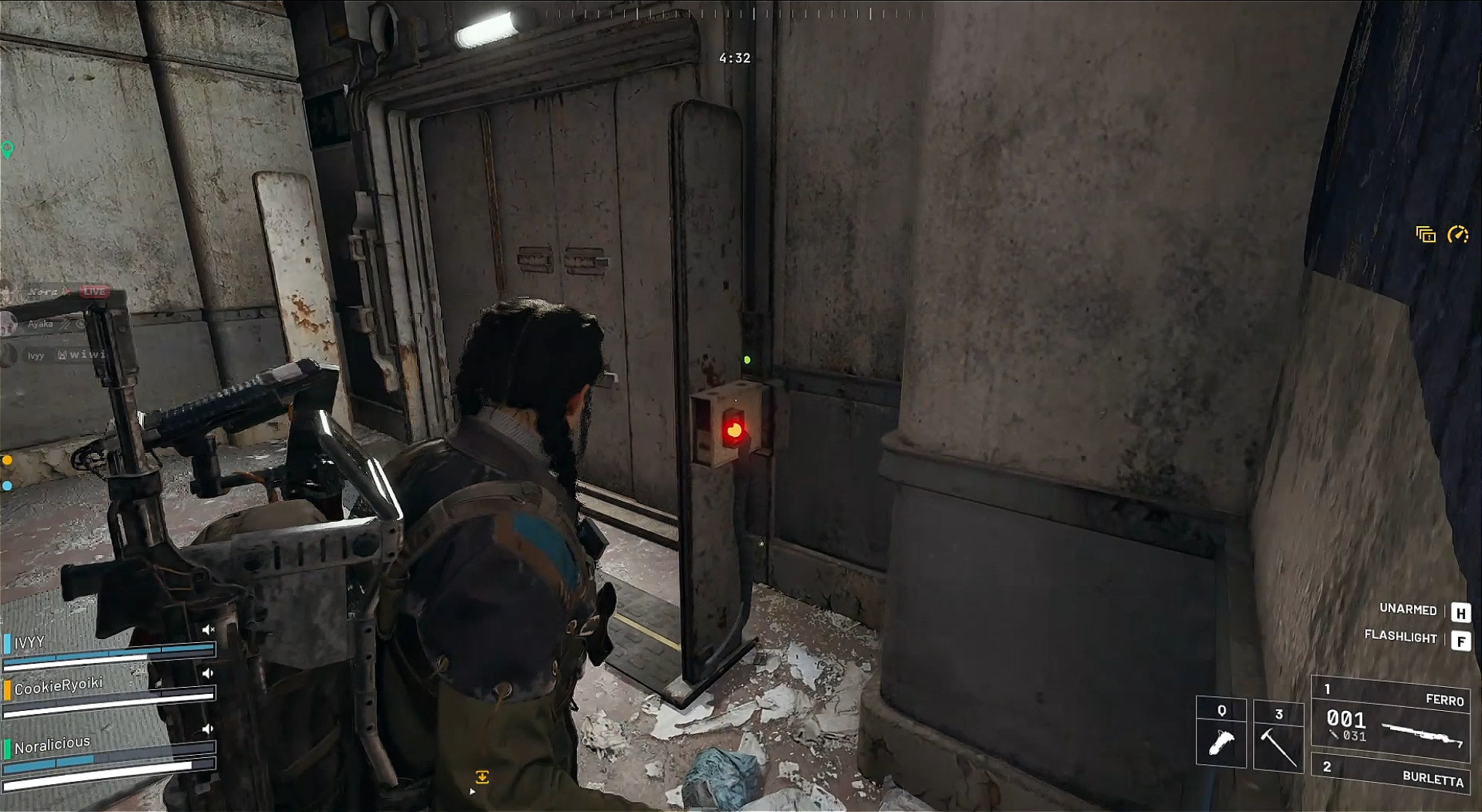Click the blue status dot on left edge
Viewport: 1482px width, 812px height.
[8, 485]
